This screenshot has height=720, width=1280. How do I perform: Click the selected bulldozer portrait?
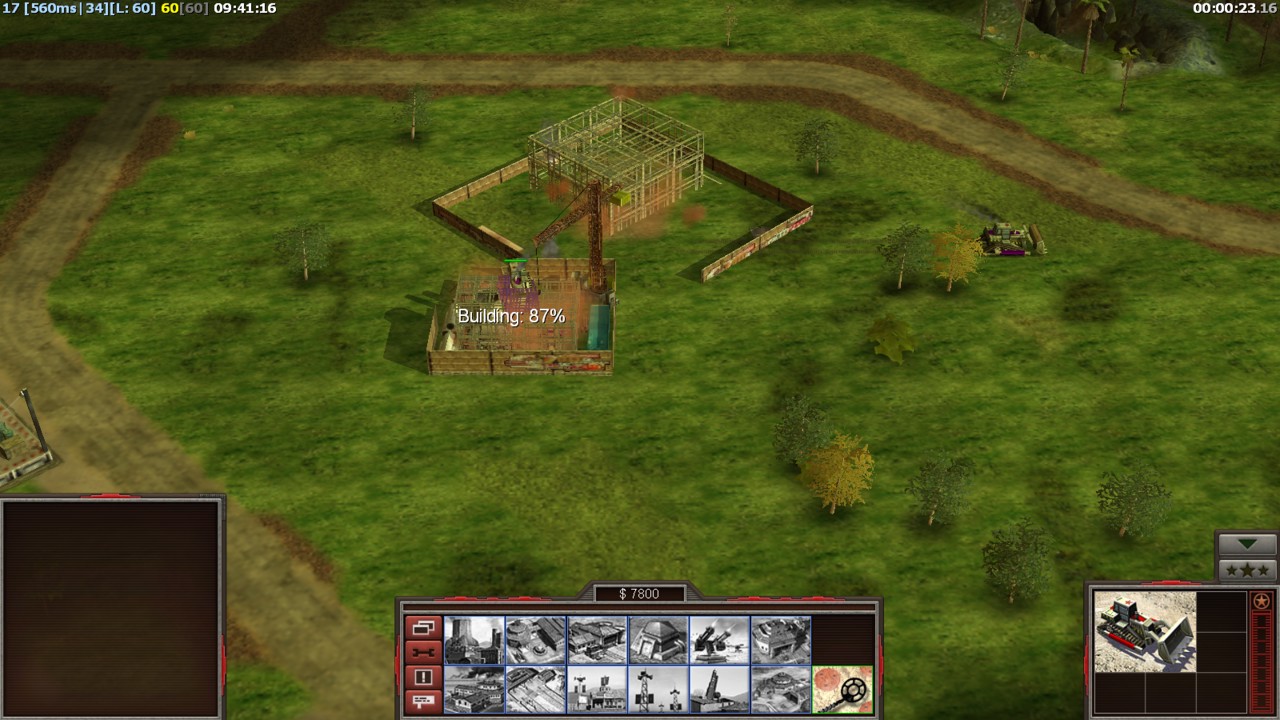[1144, 631]
